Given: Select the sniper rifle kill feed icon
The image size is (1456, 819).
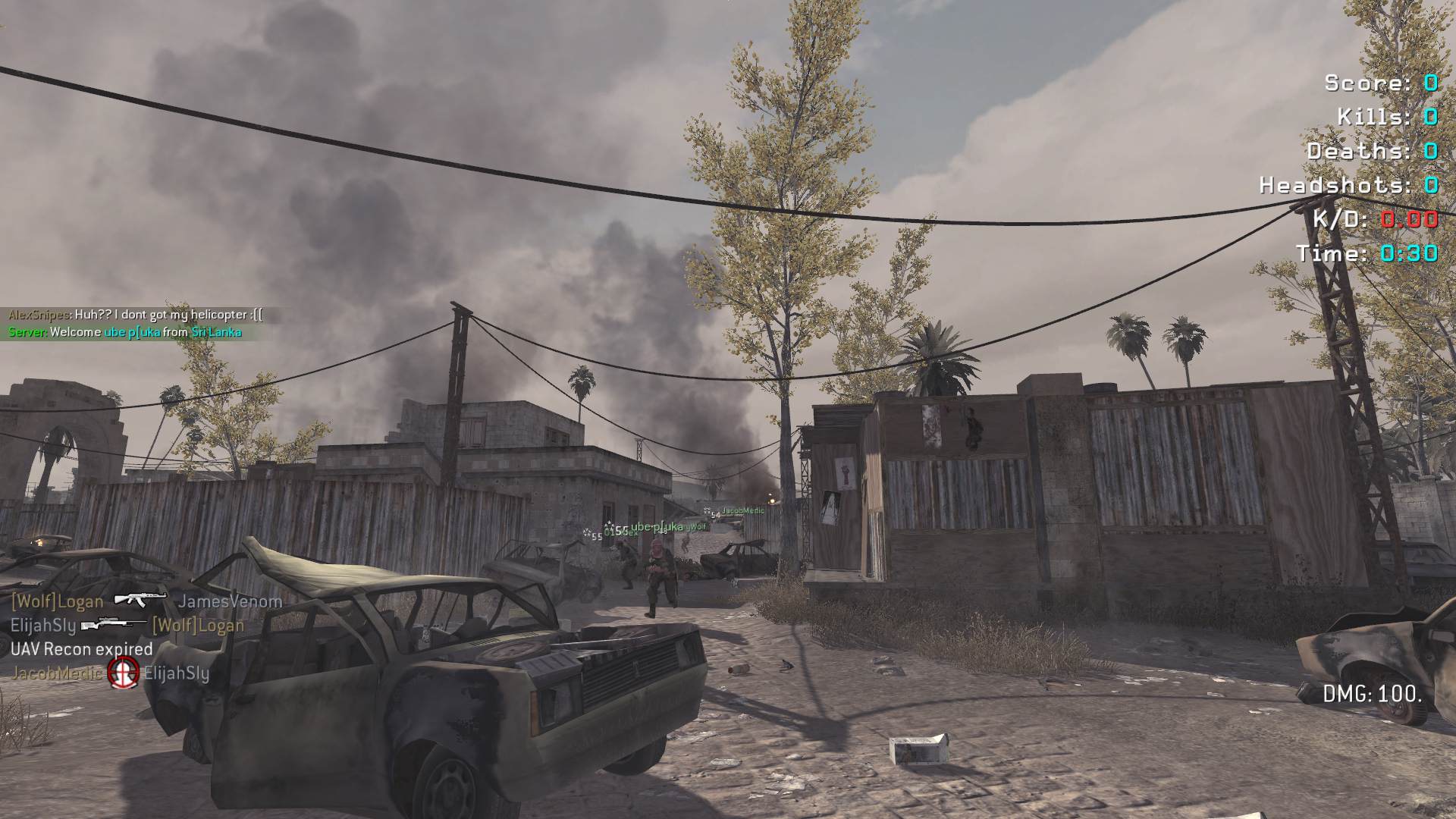Looking at the screenshot, I should 114,624.
